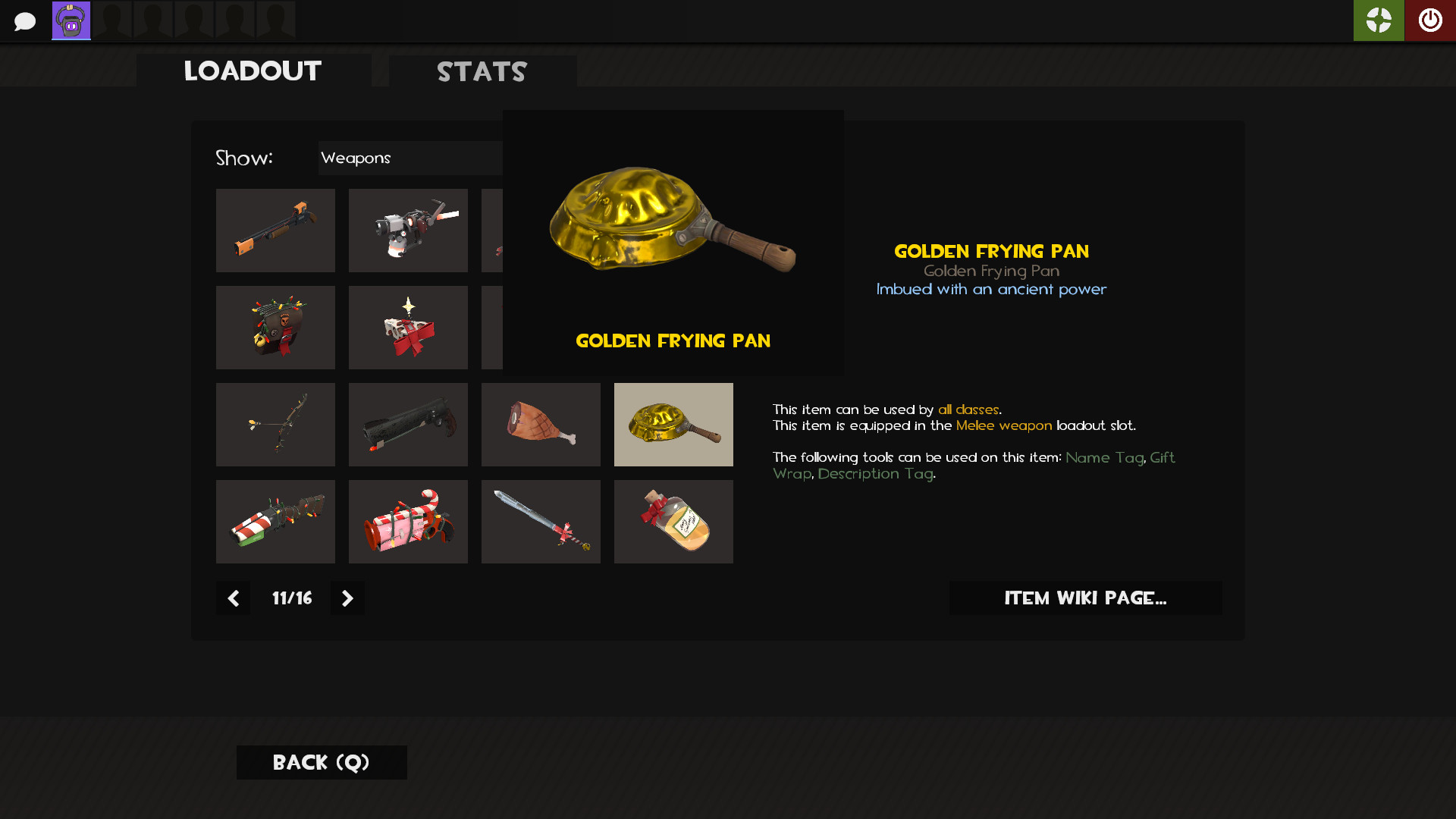The width and height of the screenshot is (1456, 819).
Task: Switch to the STATS tab
Action: coord(481,71)
